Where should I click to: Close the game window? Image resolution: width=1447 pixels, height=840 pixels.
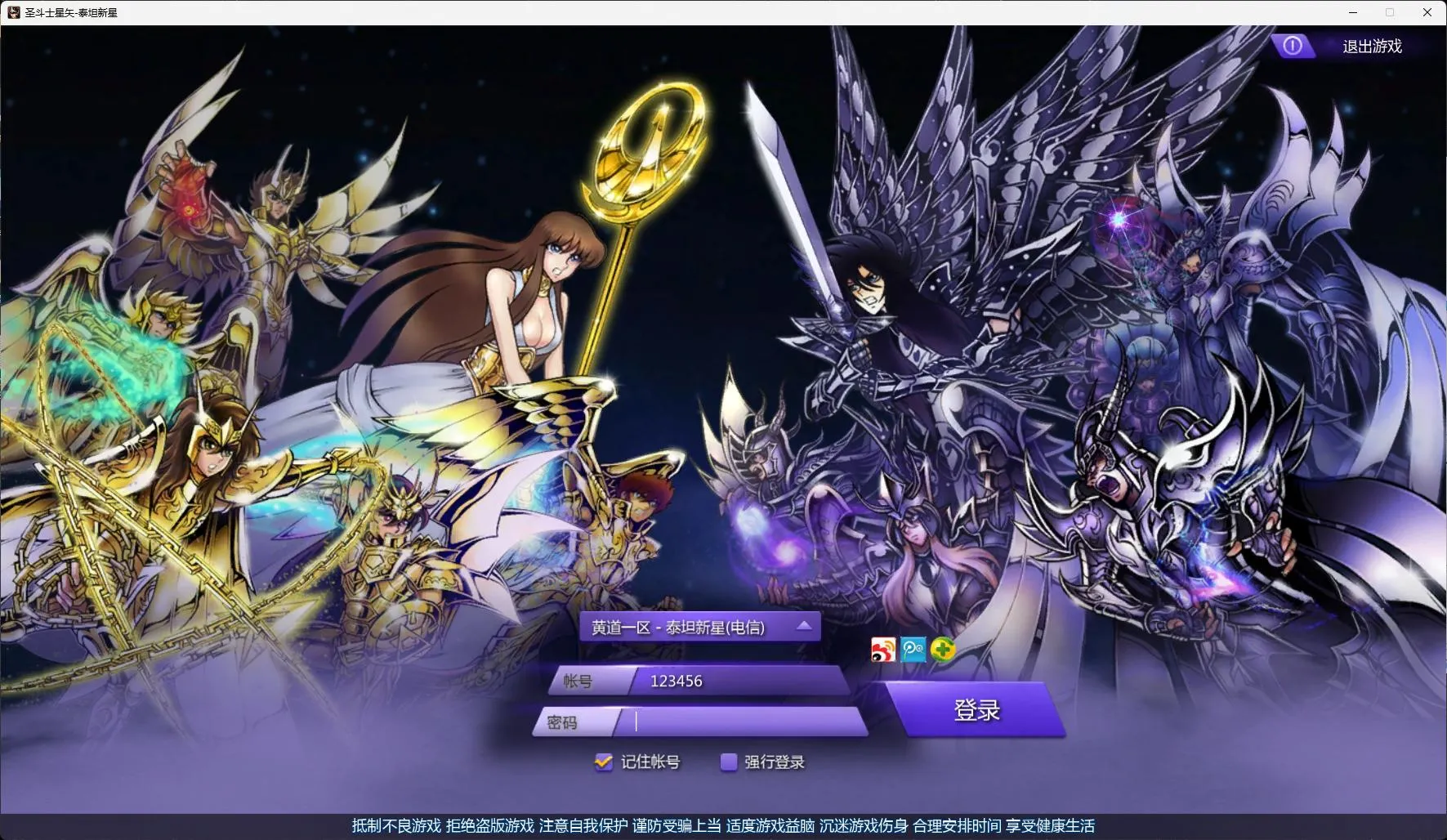[x=1427, y=12]
